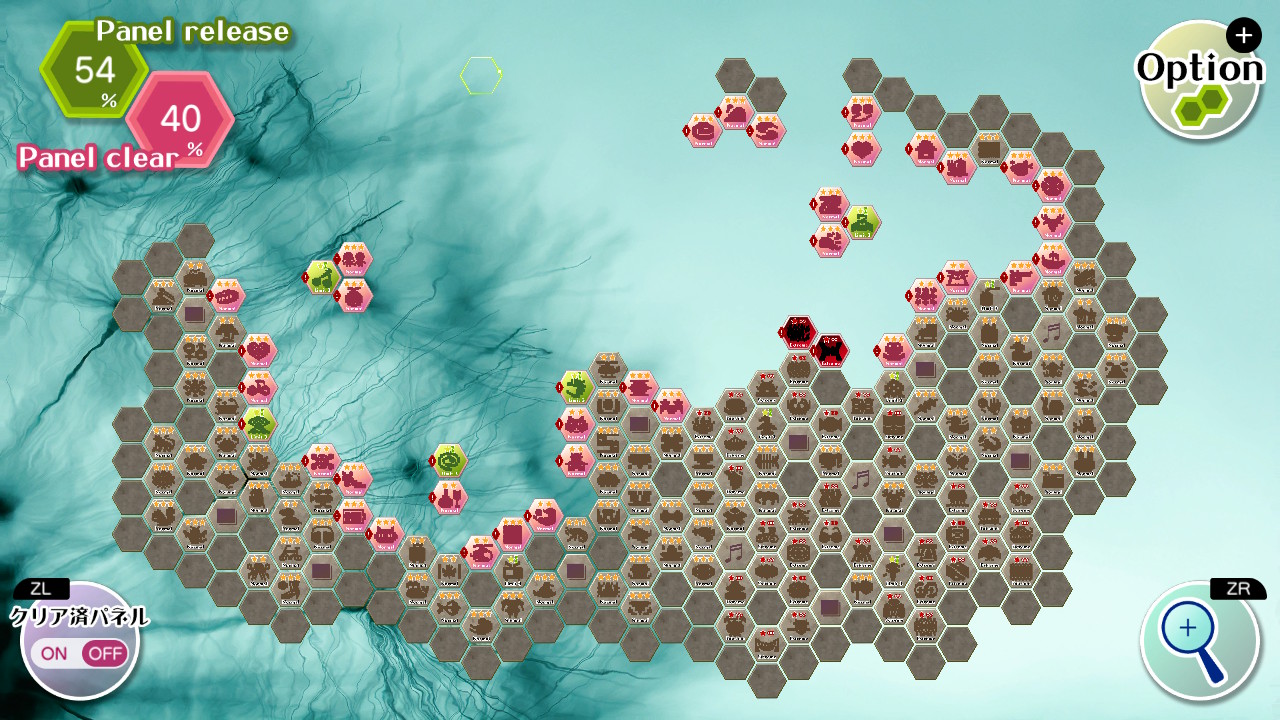This screenshot has height=720, width=1280.
Task: Open the pink whale puzzle panel
Action: coord(545,515)
